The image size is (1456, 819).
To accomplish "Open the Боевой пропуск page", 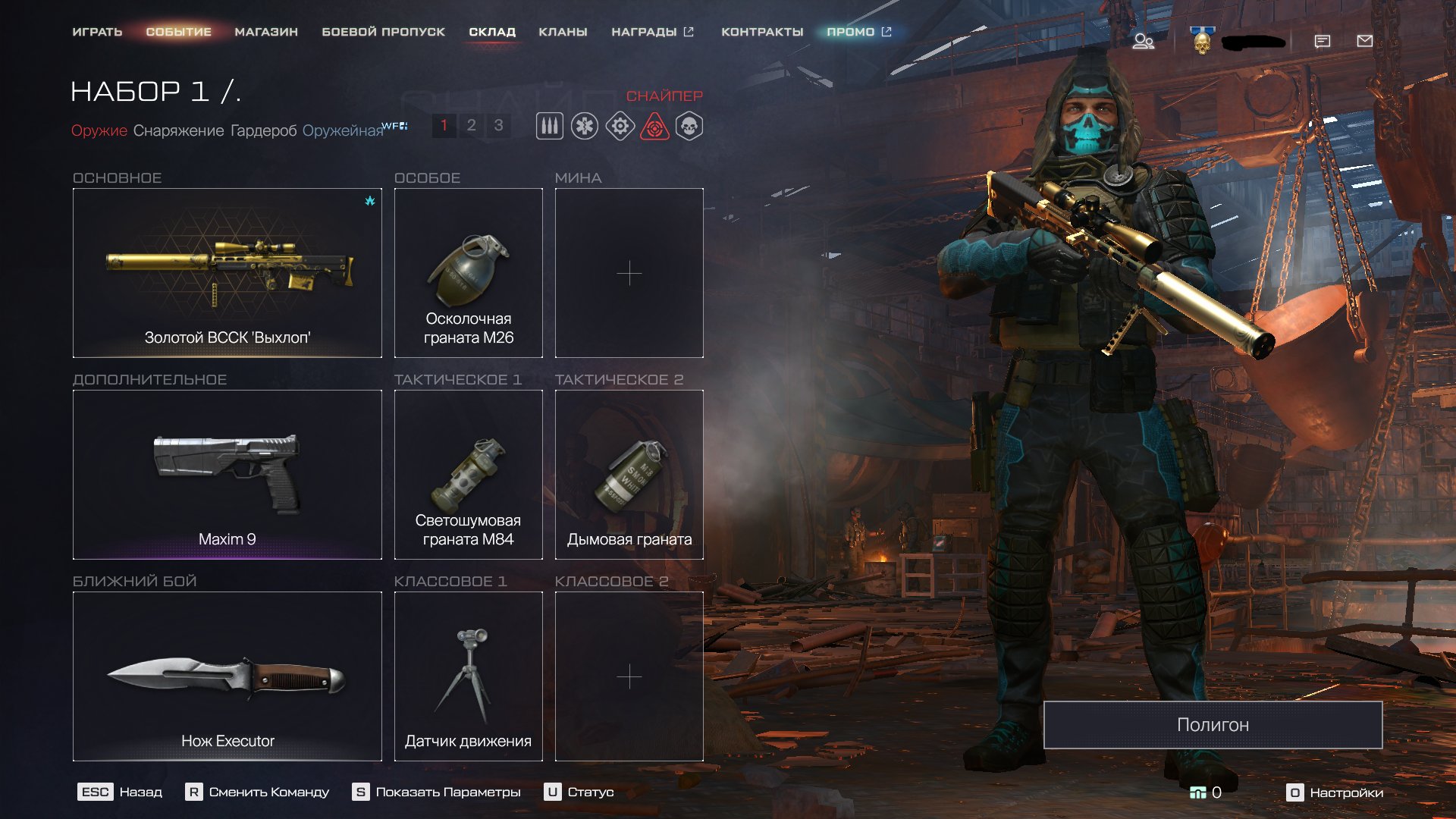I will (x=383, y=32).
